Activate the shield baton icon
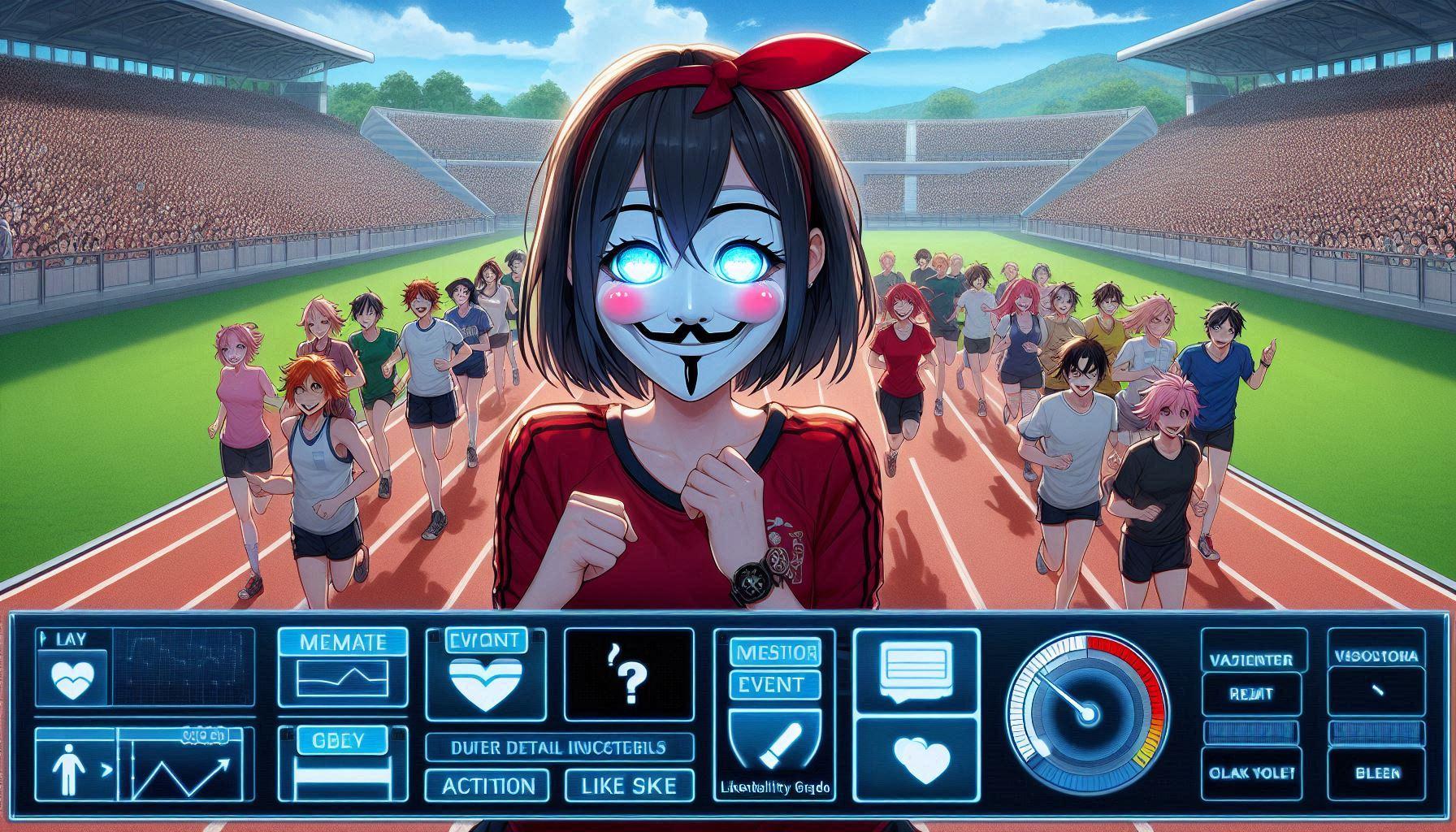The height and width of the screenshot is (832, 1456). tap(773, 743)
